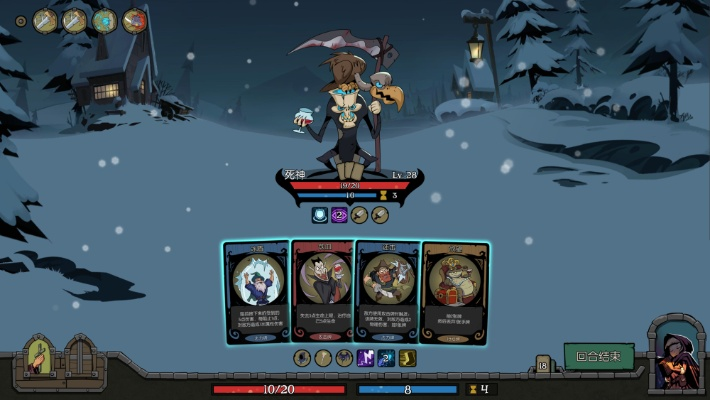The image size is (710, 400).
Task: Click the cyan orb relic icon
Action: [x=105, y=20]
